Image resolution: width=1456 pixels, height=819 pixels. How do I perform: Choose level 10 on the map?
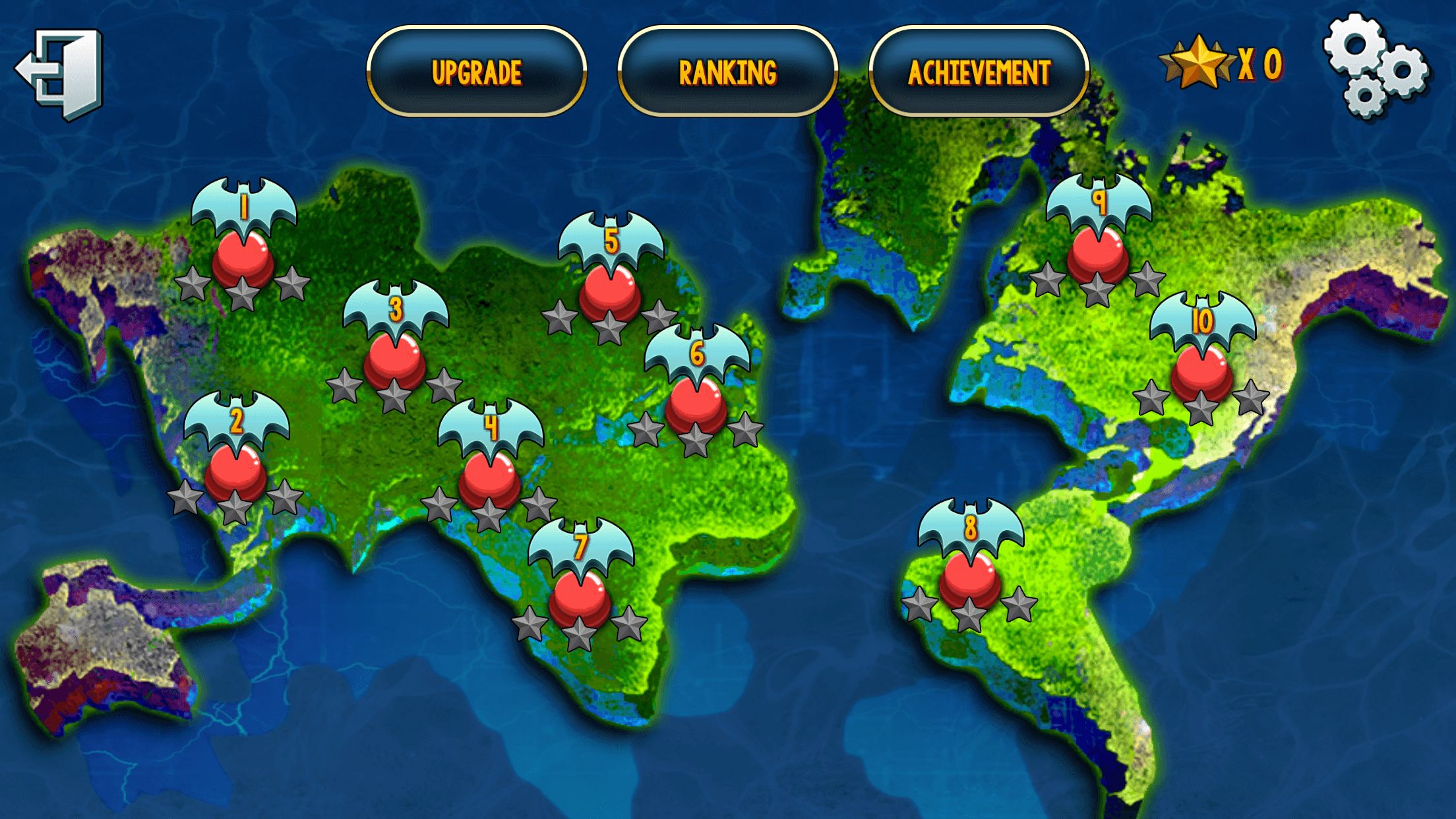pos(1201,373)
